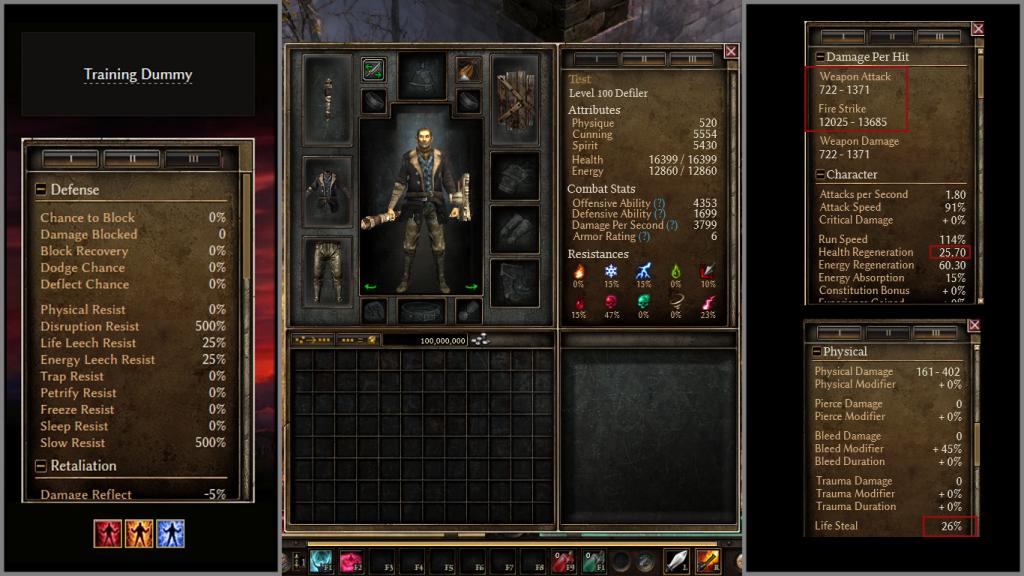Click the main-hand weapon slot
This screenshot has height=576, width=1024.
(x=327, y=99)
